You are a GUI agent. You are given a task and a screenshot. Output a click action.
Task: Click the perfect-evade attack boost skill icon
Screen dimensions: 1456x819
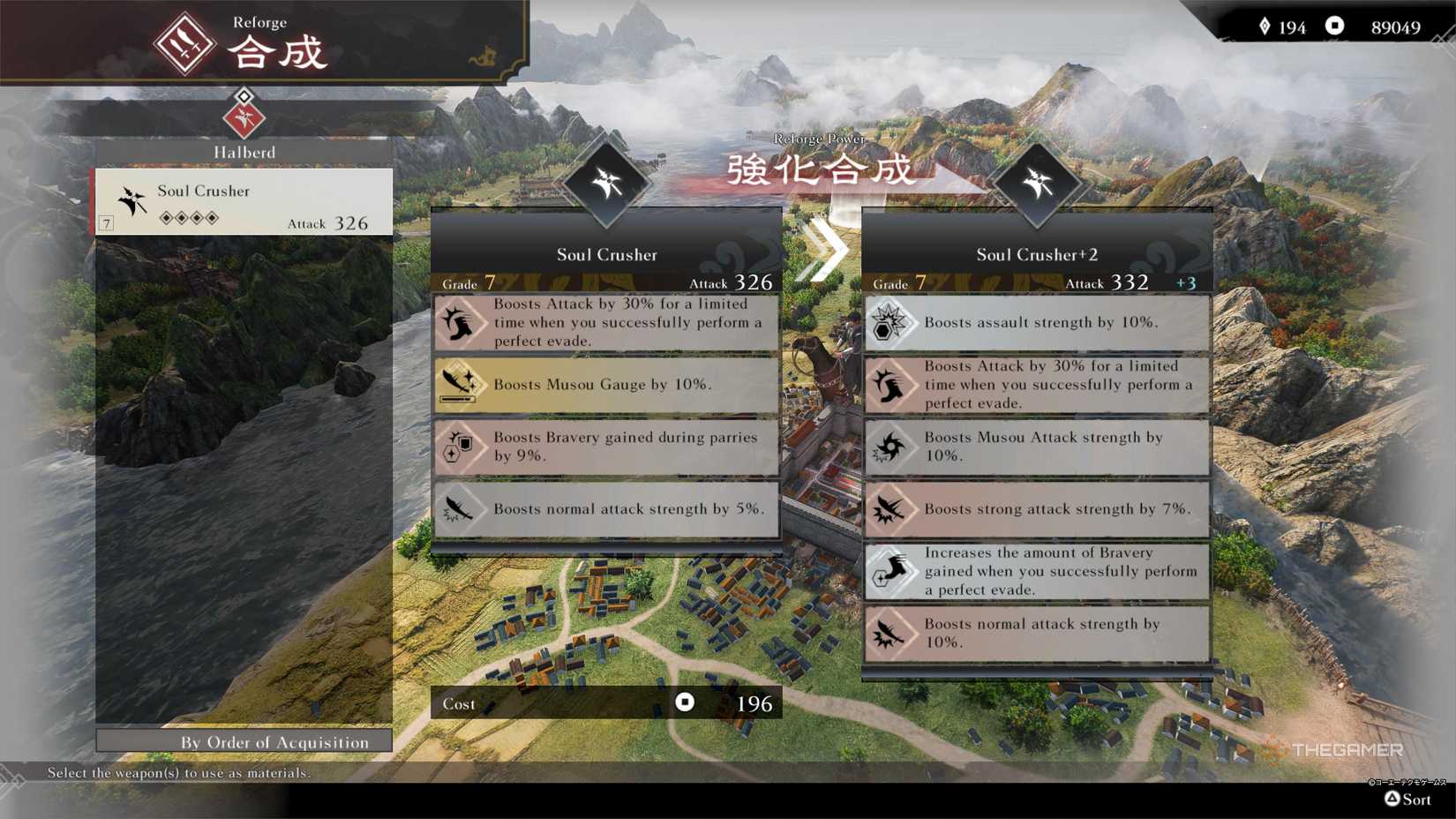462,322
